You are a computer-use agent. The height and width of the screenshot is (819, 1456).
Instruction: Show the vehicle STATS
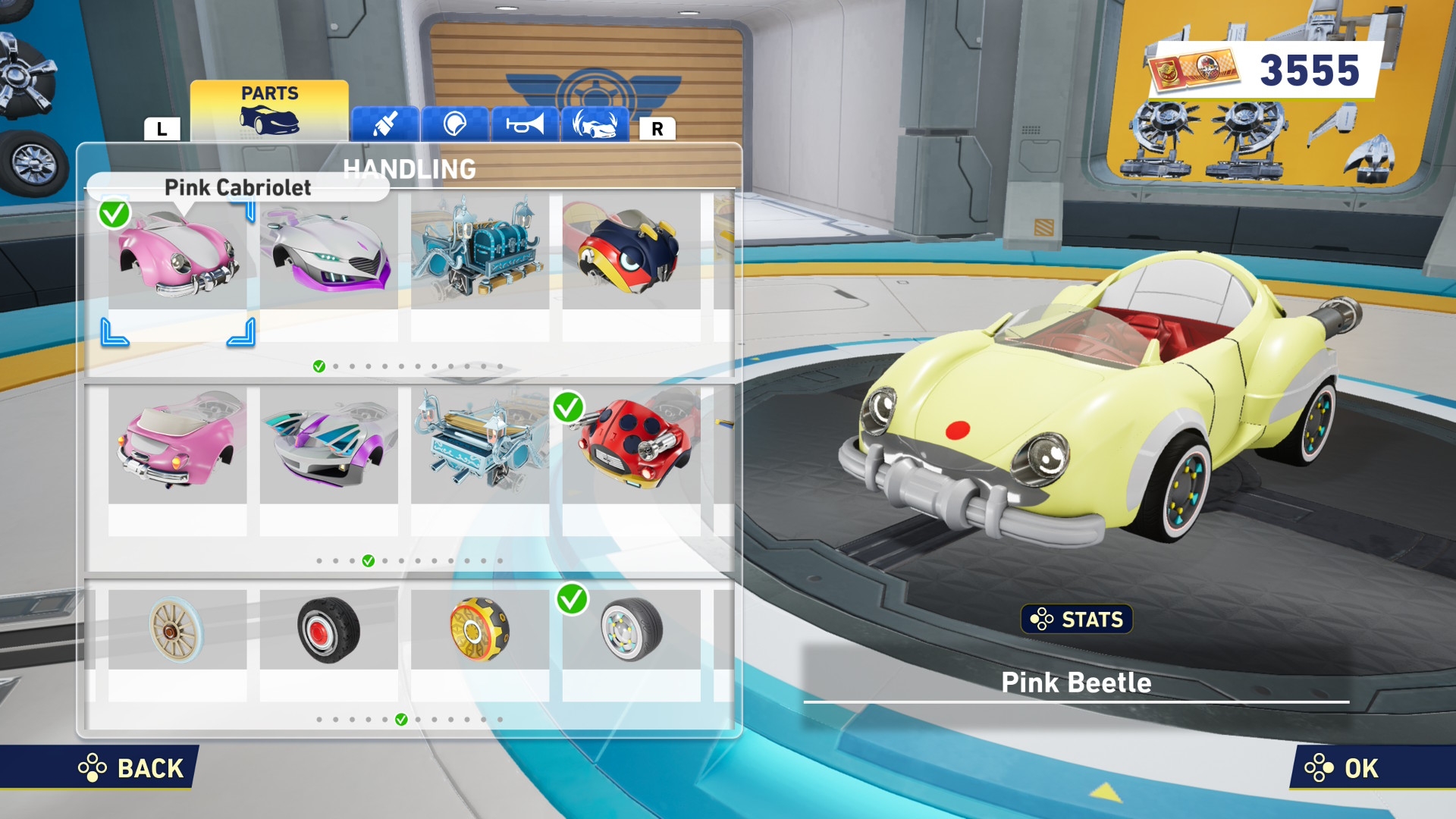click(1076, 620)
